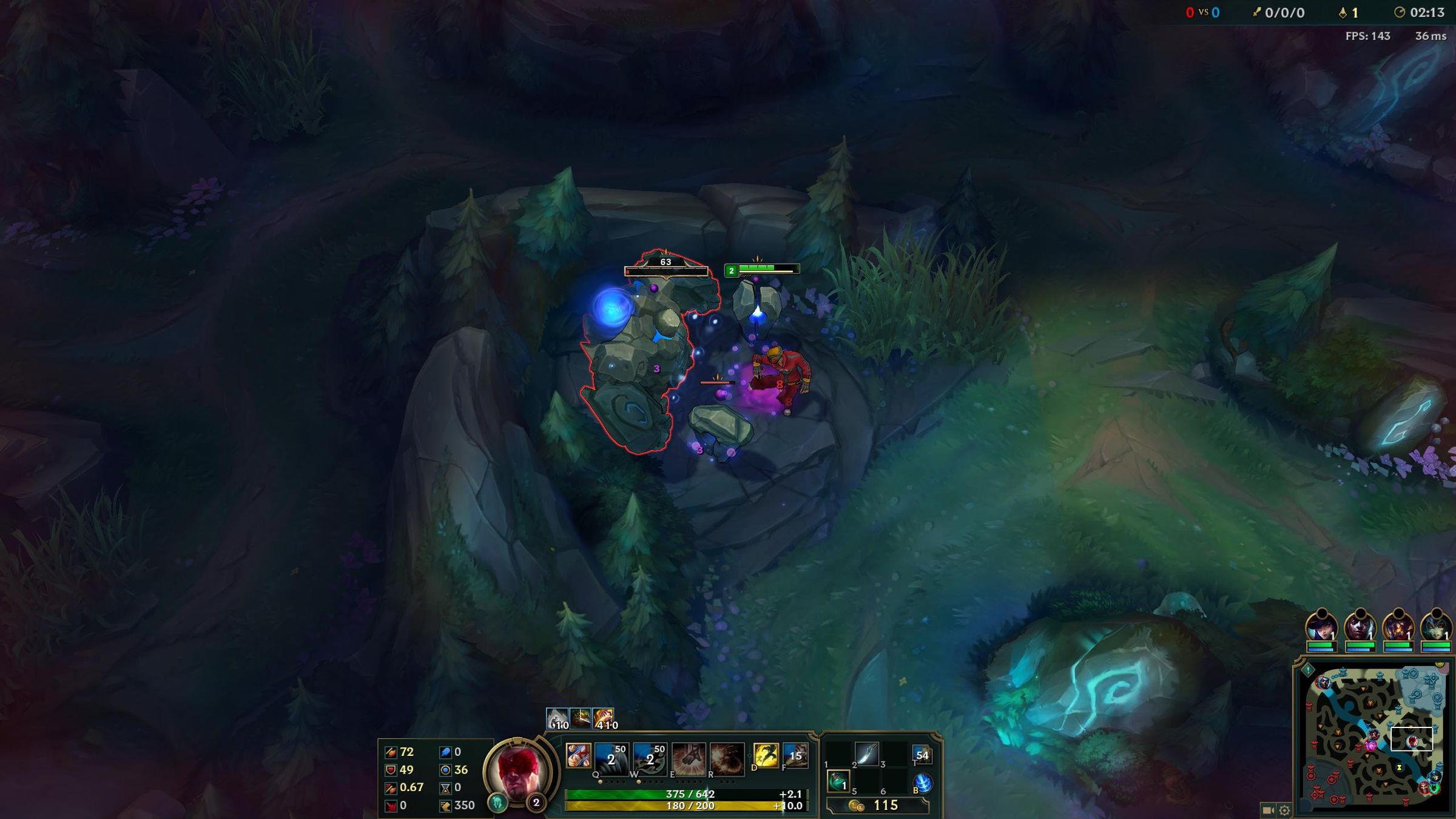Viewport: 1456px width, 819px height.
Task: Open minimap options with the gear icon
Action: (x=1284, y=811)
